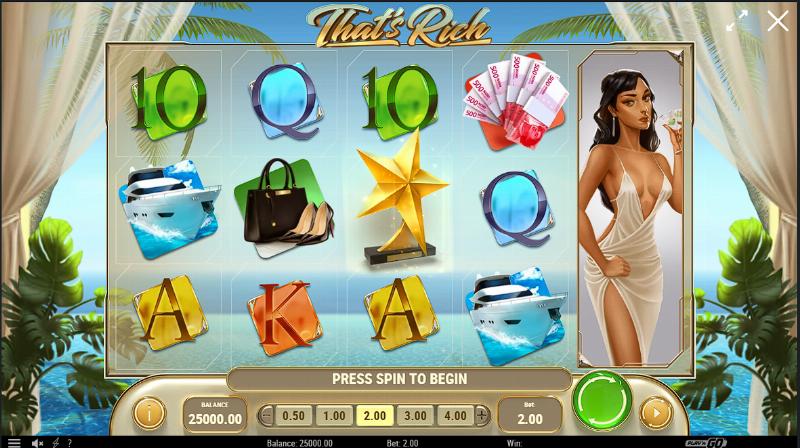Set the bet to 3.00
The width and height of the screenshot is (800, 448).
coord(414,415)
